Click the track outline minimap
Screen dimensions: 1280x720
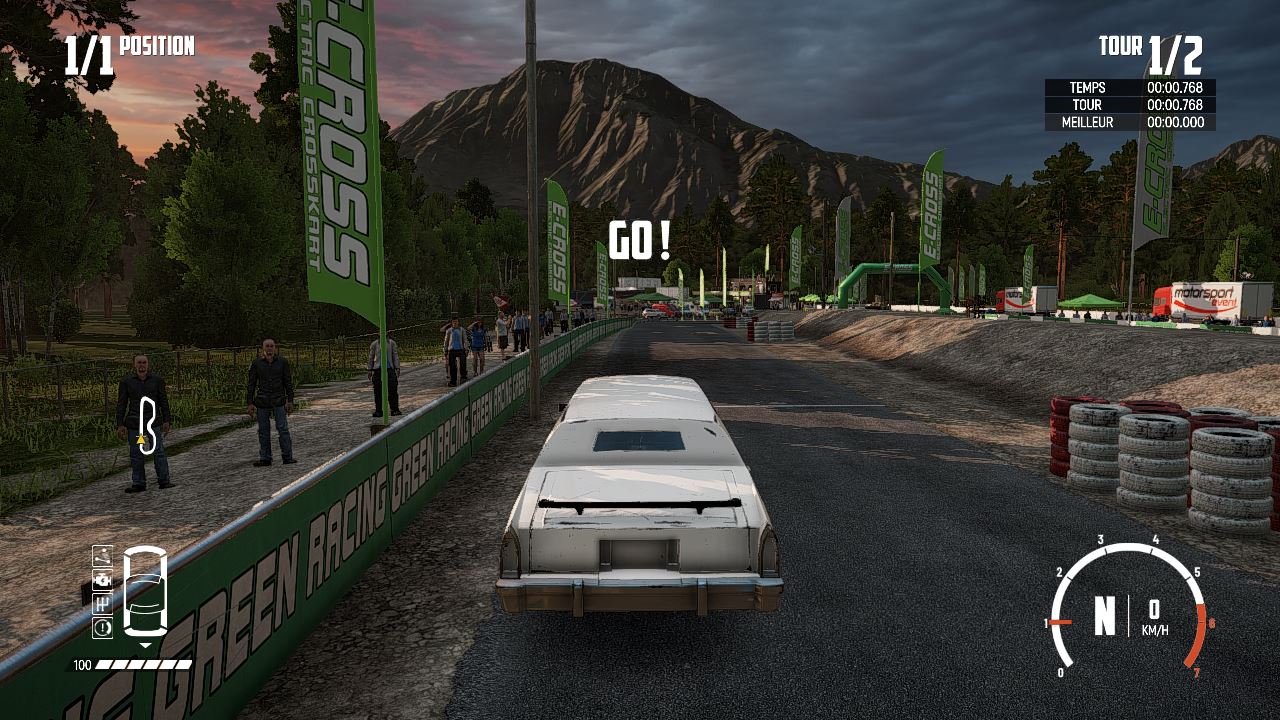coord(148,426)
